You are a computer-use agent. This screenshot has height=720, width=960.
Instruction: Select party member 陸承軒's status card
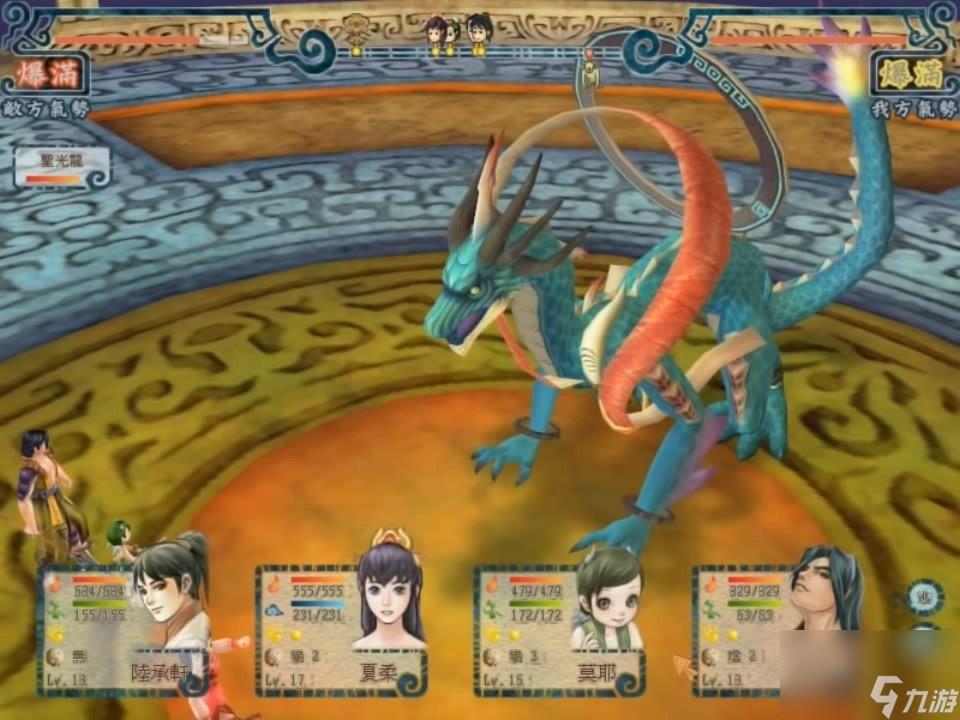[x=120, y=630]
